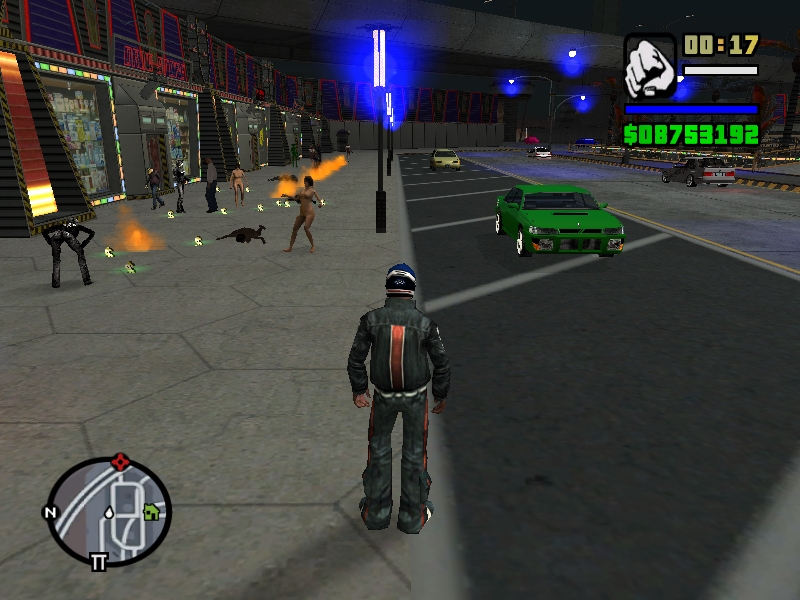This screenshot has height=600, width=800.
Task: Select the white double-T blip on the radar
Action: 98,562
